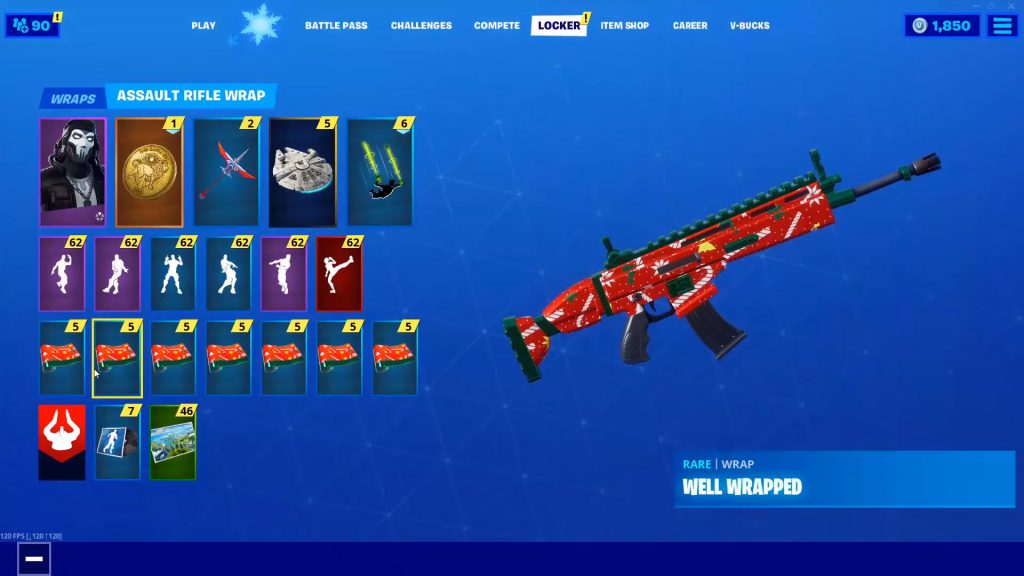
Task: Select the Locker tab
Action: tap(558, 25)
